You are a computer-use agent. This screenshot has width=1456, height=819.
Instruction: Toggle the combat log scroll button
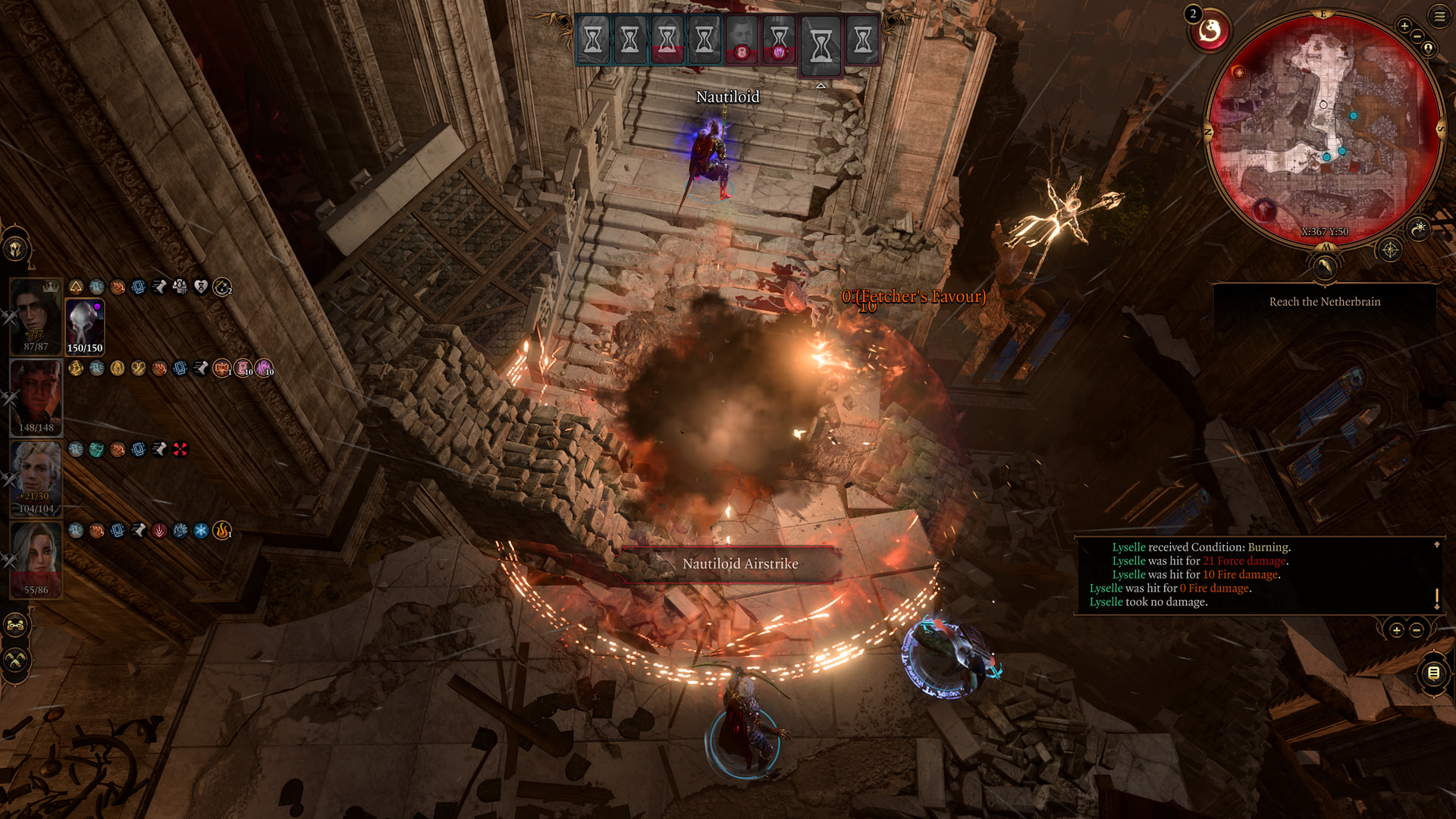(x=1433, y=673)
